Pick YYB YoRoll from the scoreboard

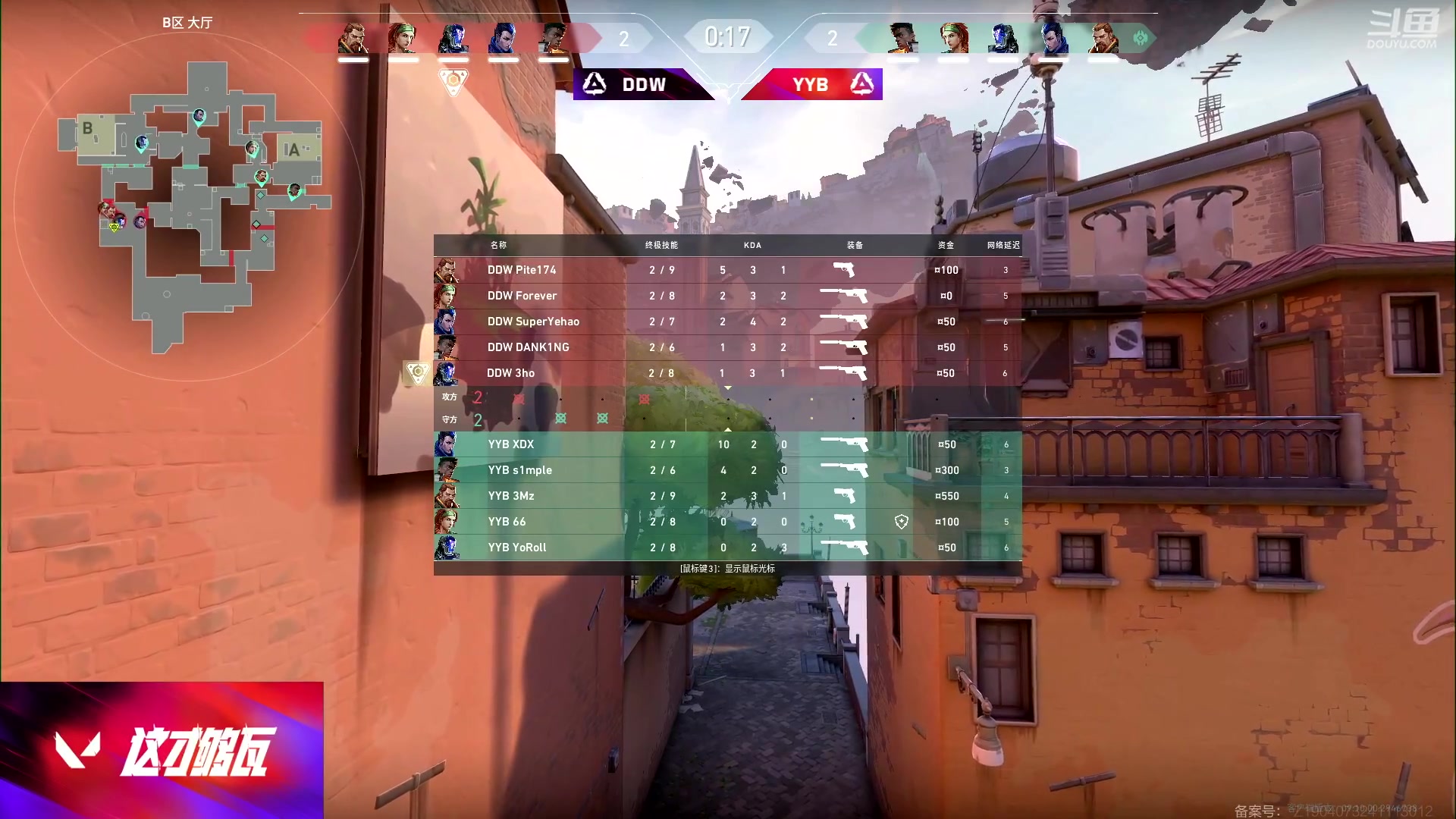coord(726,548)
